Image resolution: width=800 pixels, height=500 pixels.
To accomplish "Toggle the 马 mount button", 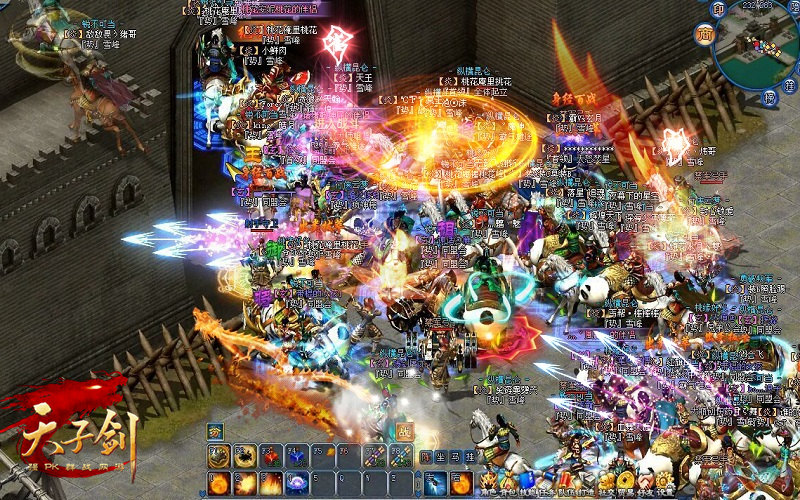I will pyautogui.click(x=454, y=457).
